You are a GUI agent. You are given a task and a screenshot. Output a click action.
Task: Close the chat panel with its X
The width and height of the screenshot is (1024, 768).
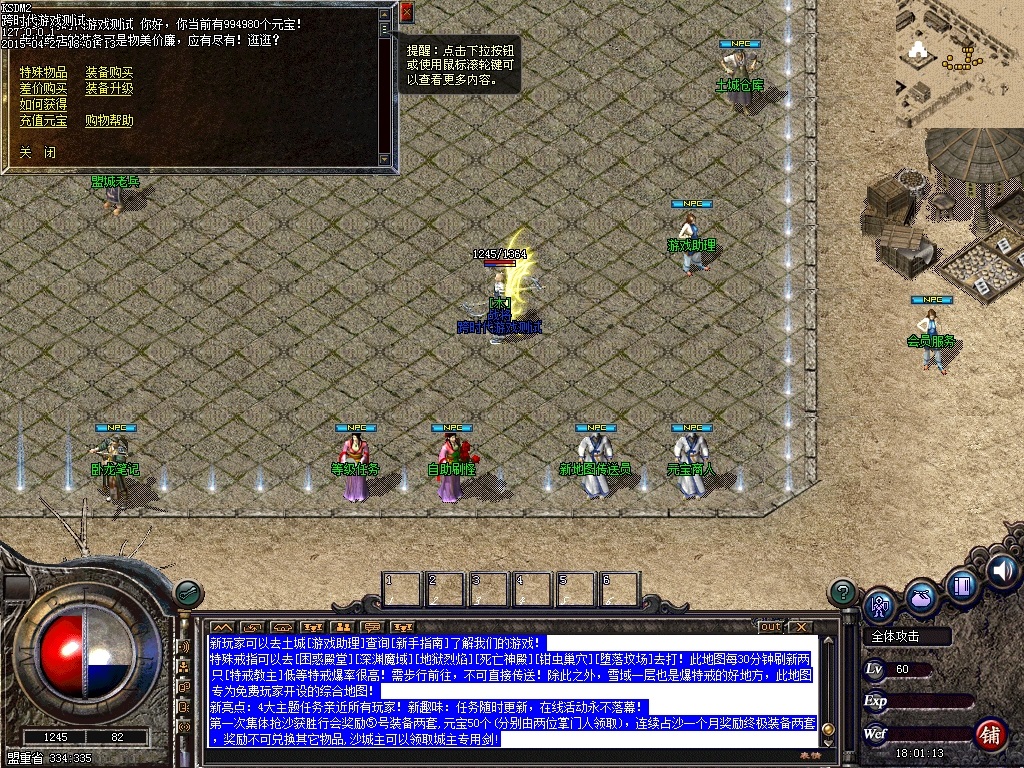[800, 627]
